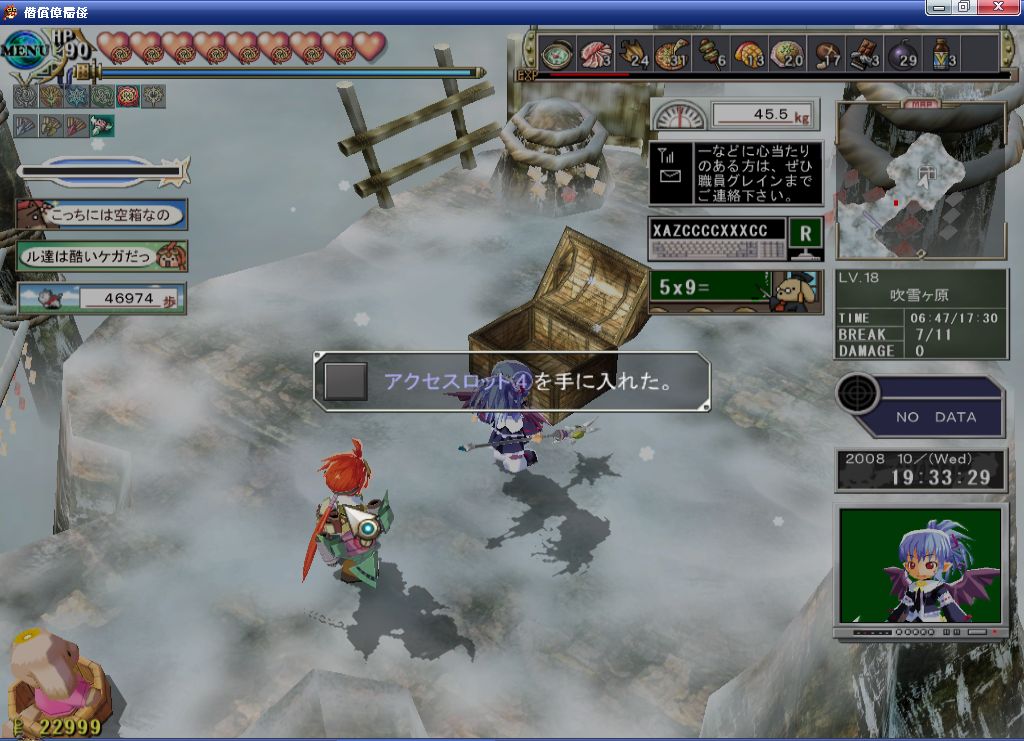1024x741 pixels.
Task: Open the 5x9 math quiz blackboard
Action: click(735, 291)
